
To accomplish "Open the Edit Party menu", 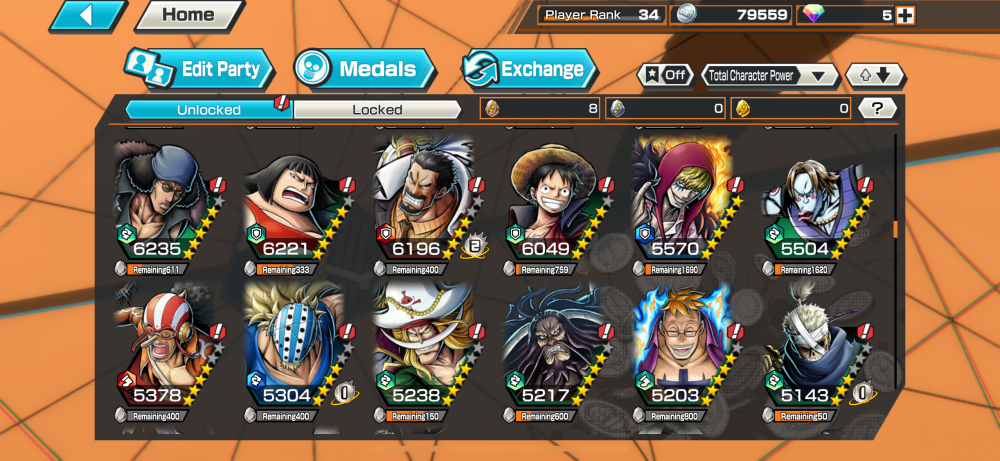I will tap(199, 69).
